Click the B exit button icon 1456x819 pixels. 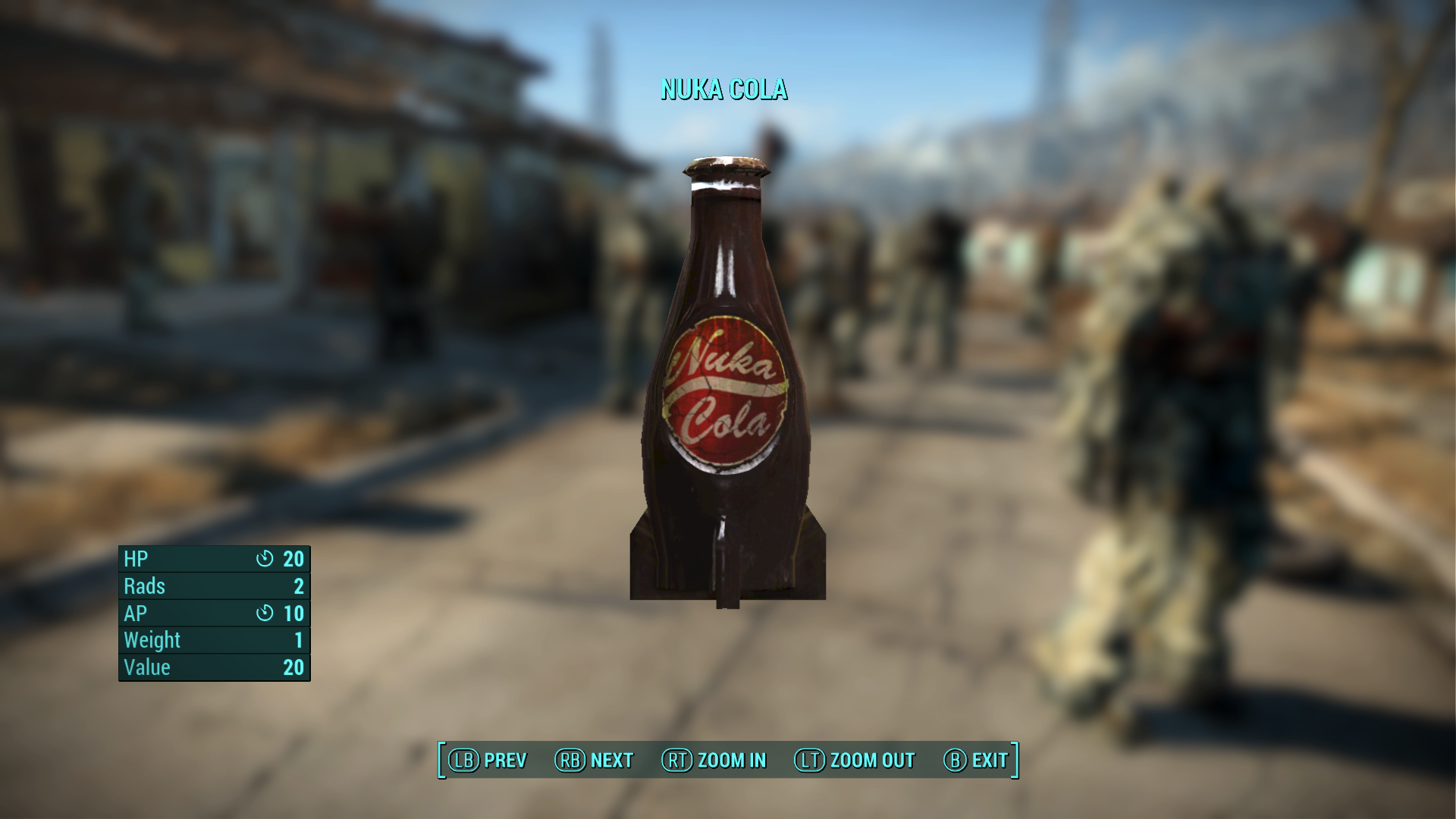[x=953, y=761]
